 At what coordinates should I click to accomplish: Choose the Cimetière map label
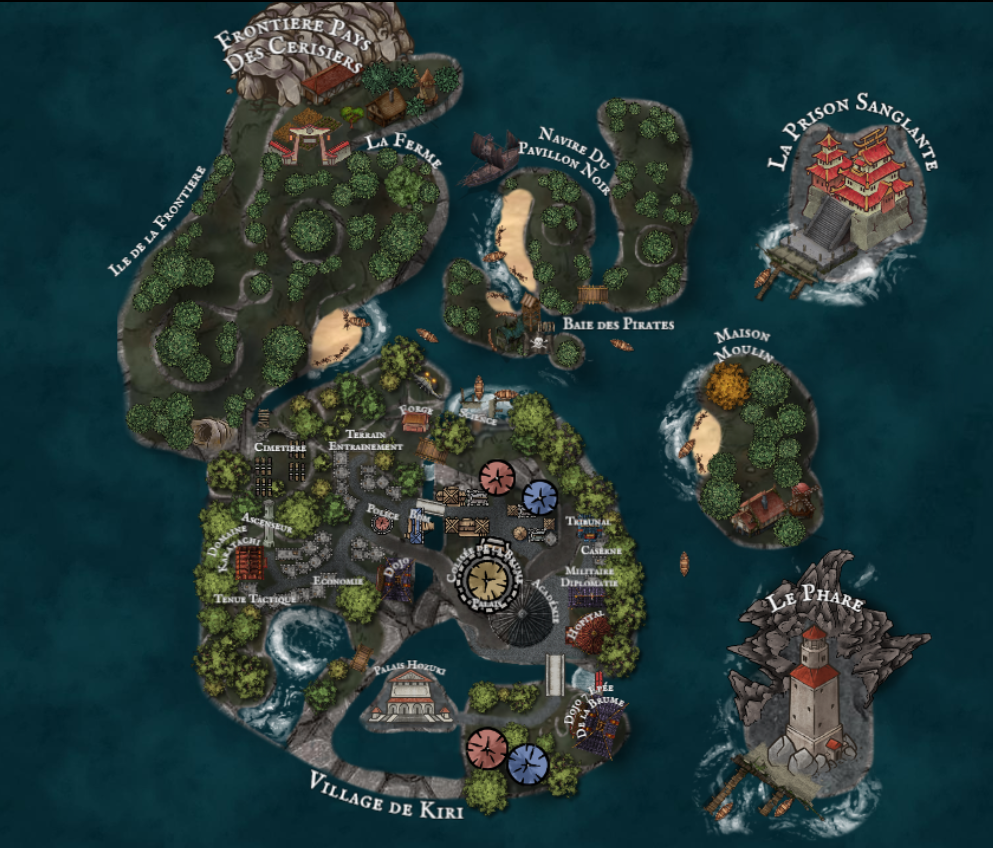tap(280, 447)
